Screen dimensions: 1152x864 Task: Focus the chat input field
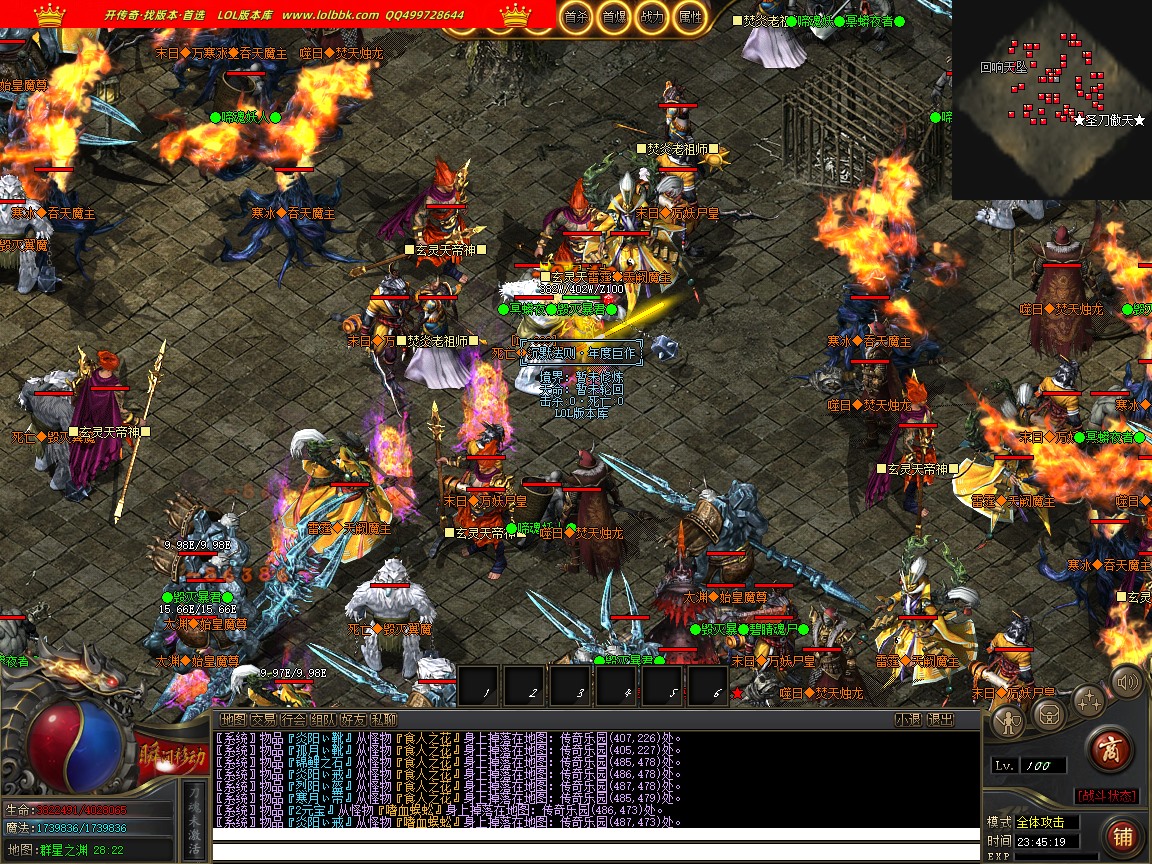click(x=595, y=852)
